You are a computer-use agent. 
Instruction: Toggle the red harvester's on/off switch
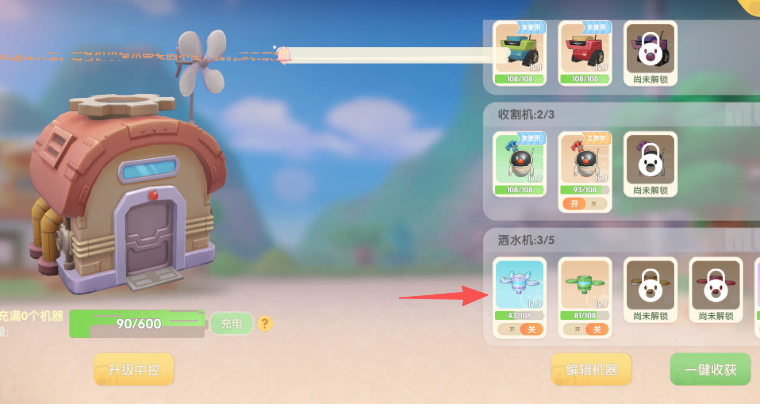point(584,203)
